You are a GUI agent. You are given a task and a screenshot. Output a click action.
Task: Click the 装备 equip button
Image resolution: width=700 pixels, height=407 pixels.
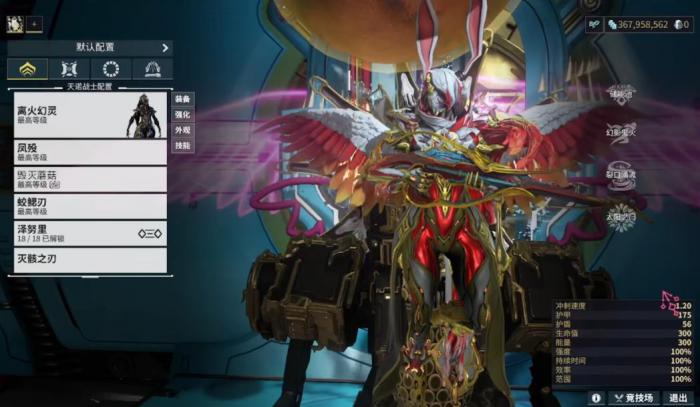click(182, 99)
